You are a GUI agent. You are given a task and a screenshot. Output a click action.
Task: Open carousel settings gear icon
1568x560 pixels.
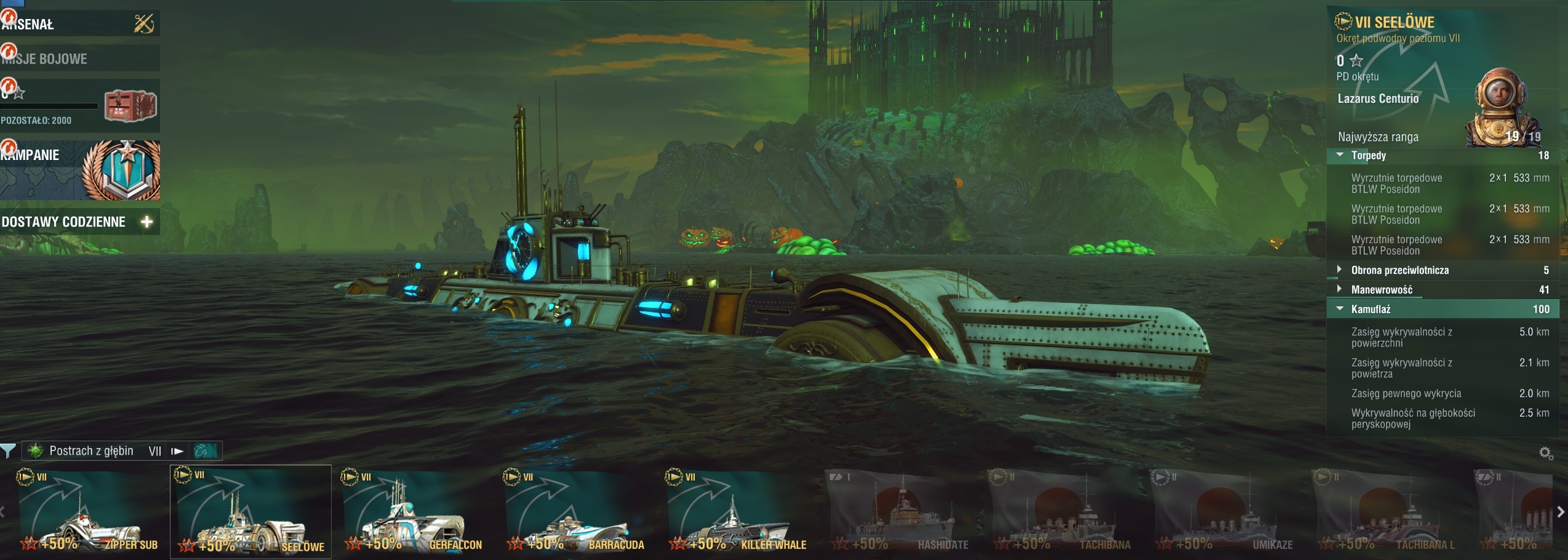pyautogui.click(x=1546, y=454)
